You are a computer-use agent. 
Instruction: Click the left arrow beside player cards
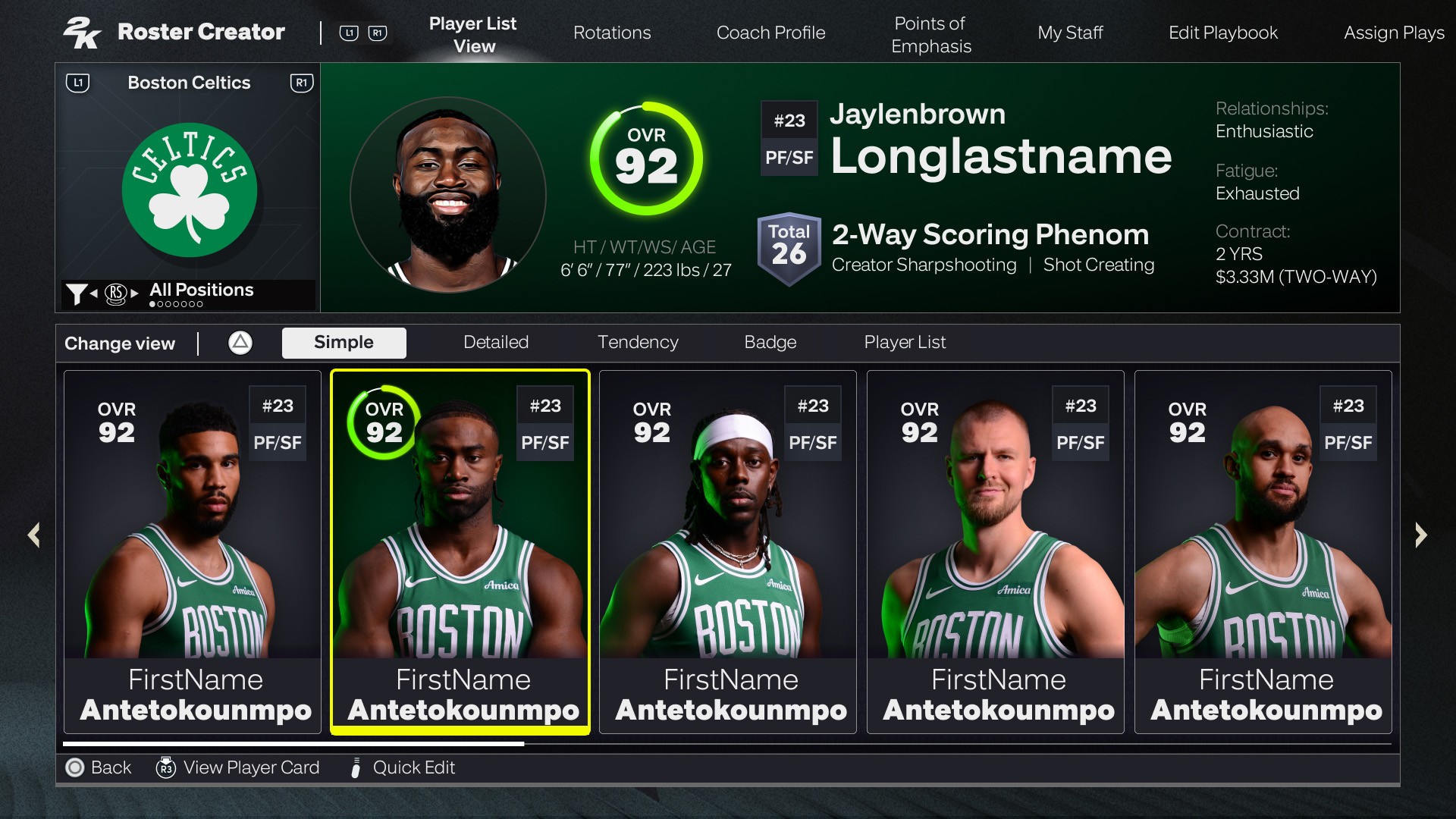[34, 535]
